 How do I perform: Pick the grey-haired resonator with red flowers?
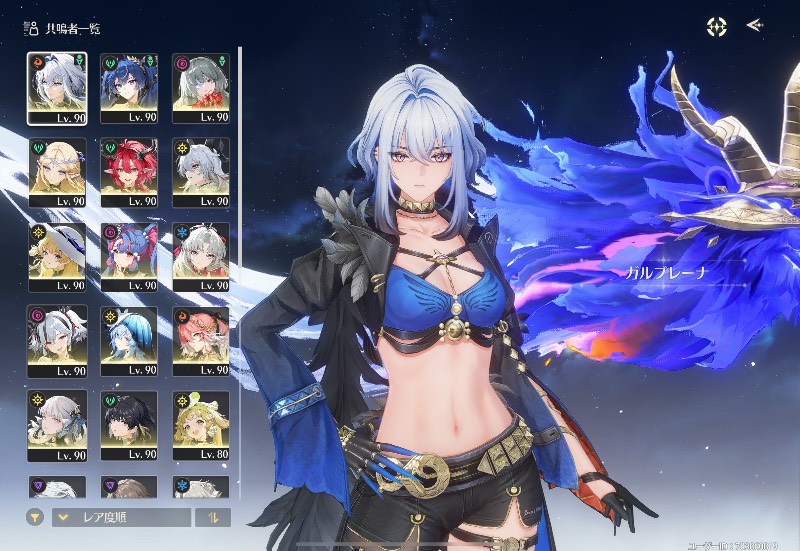(x=201, y=88)
